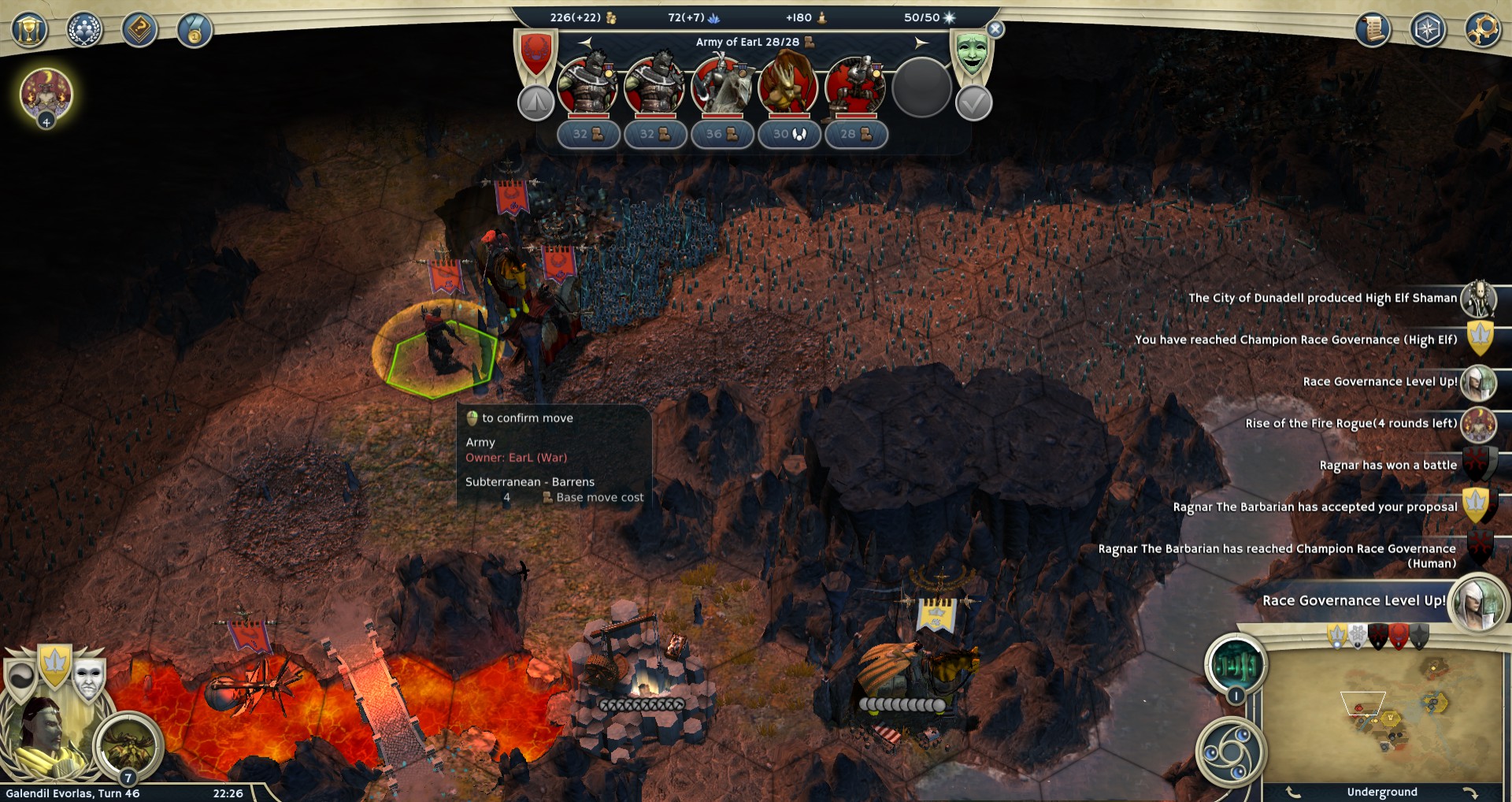Viewport: 1512px width, 802px height.
Task: Open the scroll icon in top-right corner
Action: 1373,30
